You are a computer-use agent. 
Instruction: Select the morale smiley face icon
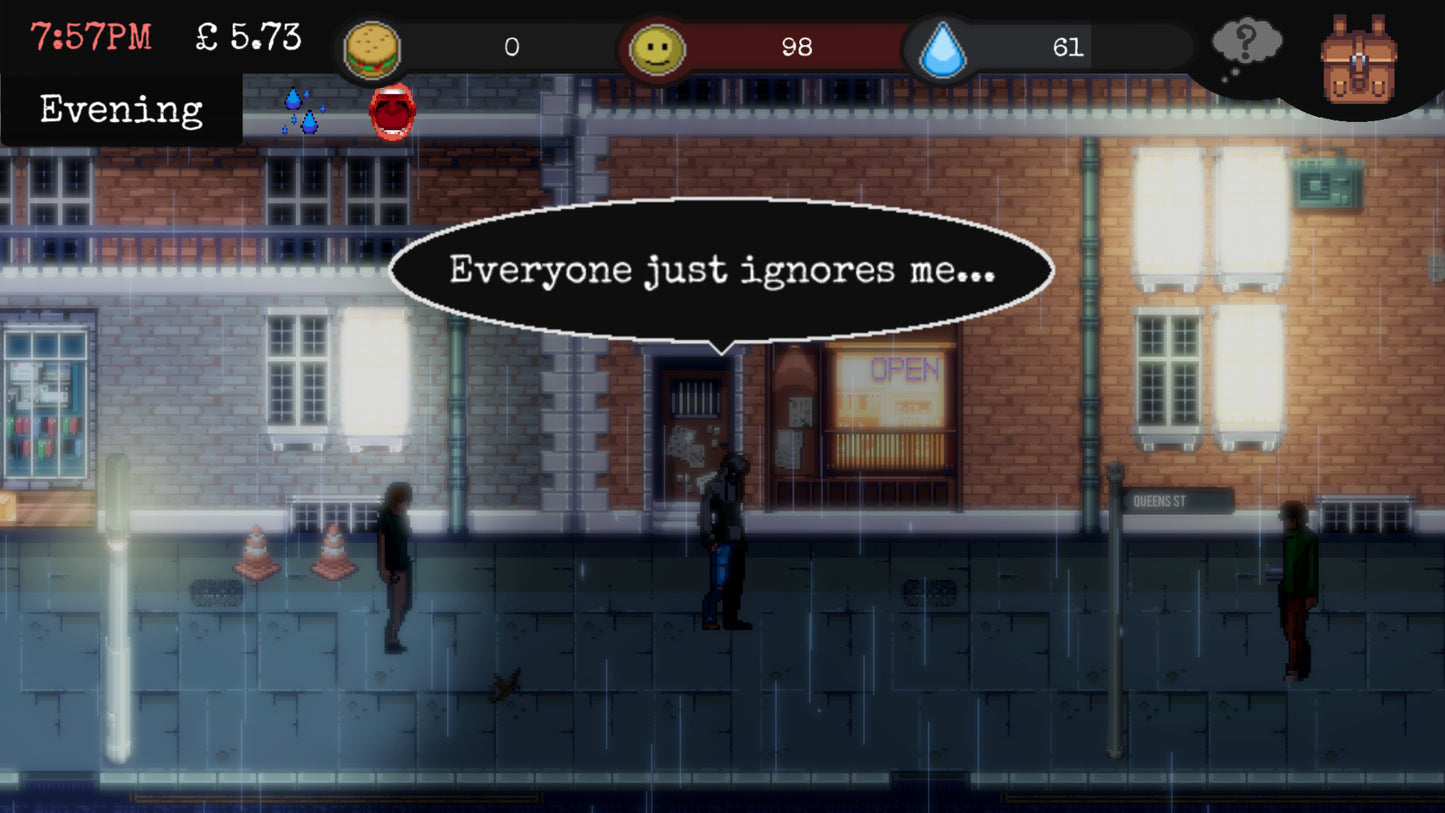[x=655, y=46]
